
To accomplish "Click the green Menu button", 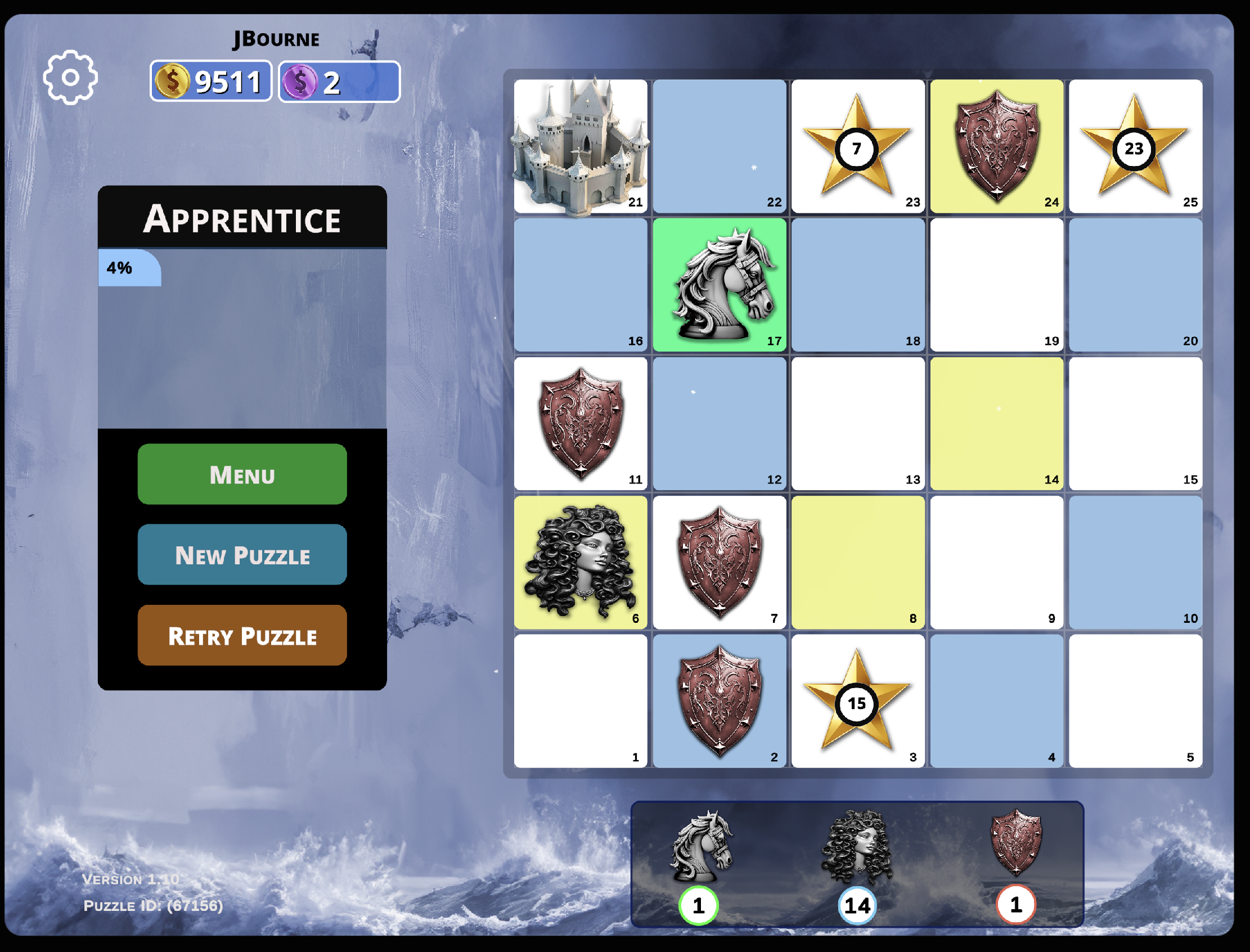I will [x=242, y=474].
